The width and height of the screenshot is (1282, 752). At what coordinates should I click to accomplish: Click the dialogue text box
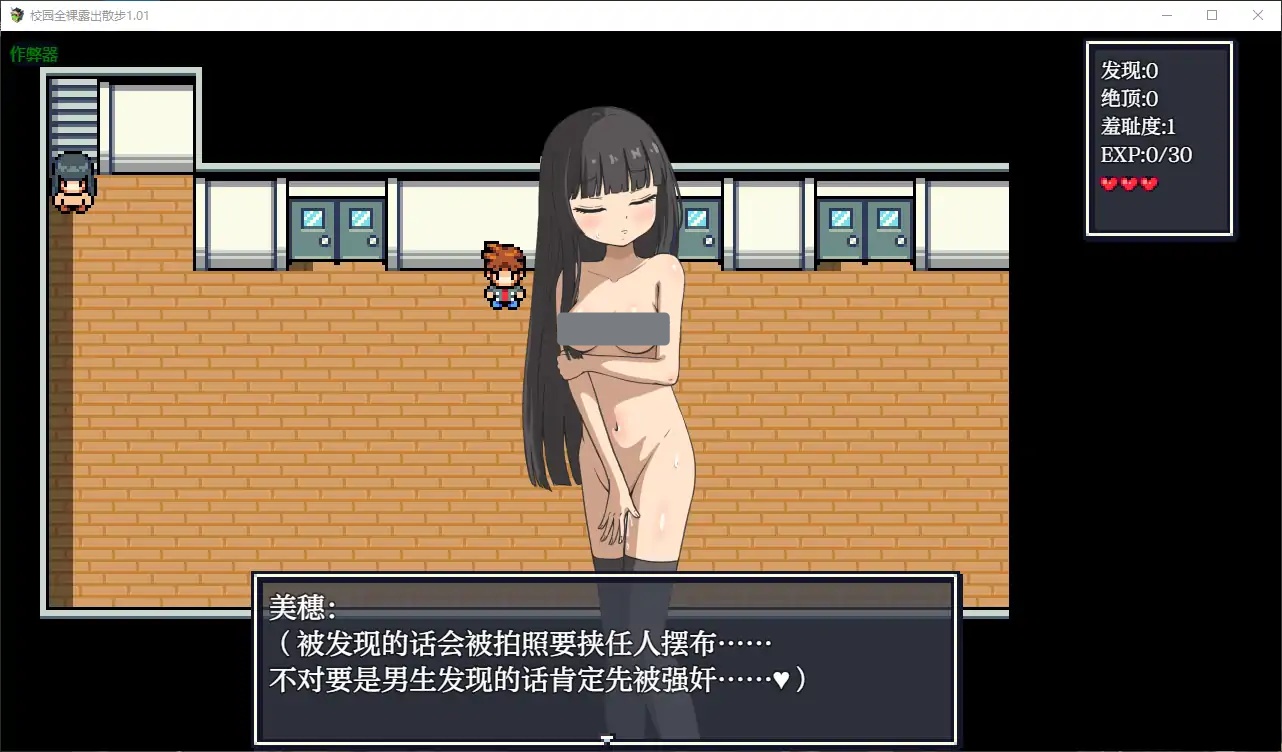coord(607,660)
